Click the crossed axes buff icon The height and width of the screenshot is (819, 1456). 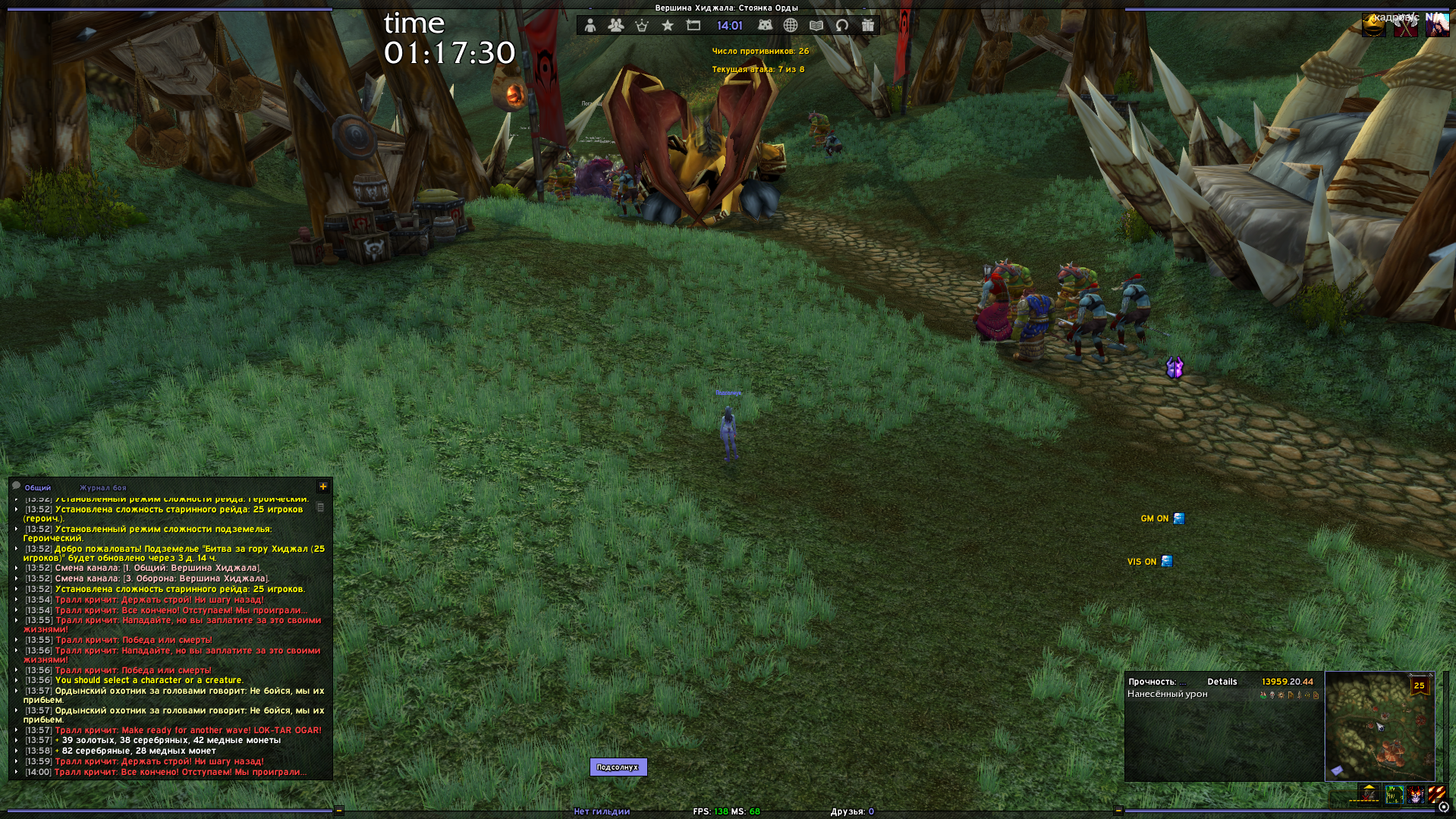1405,26
